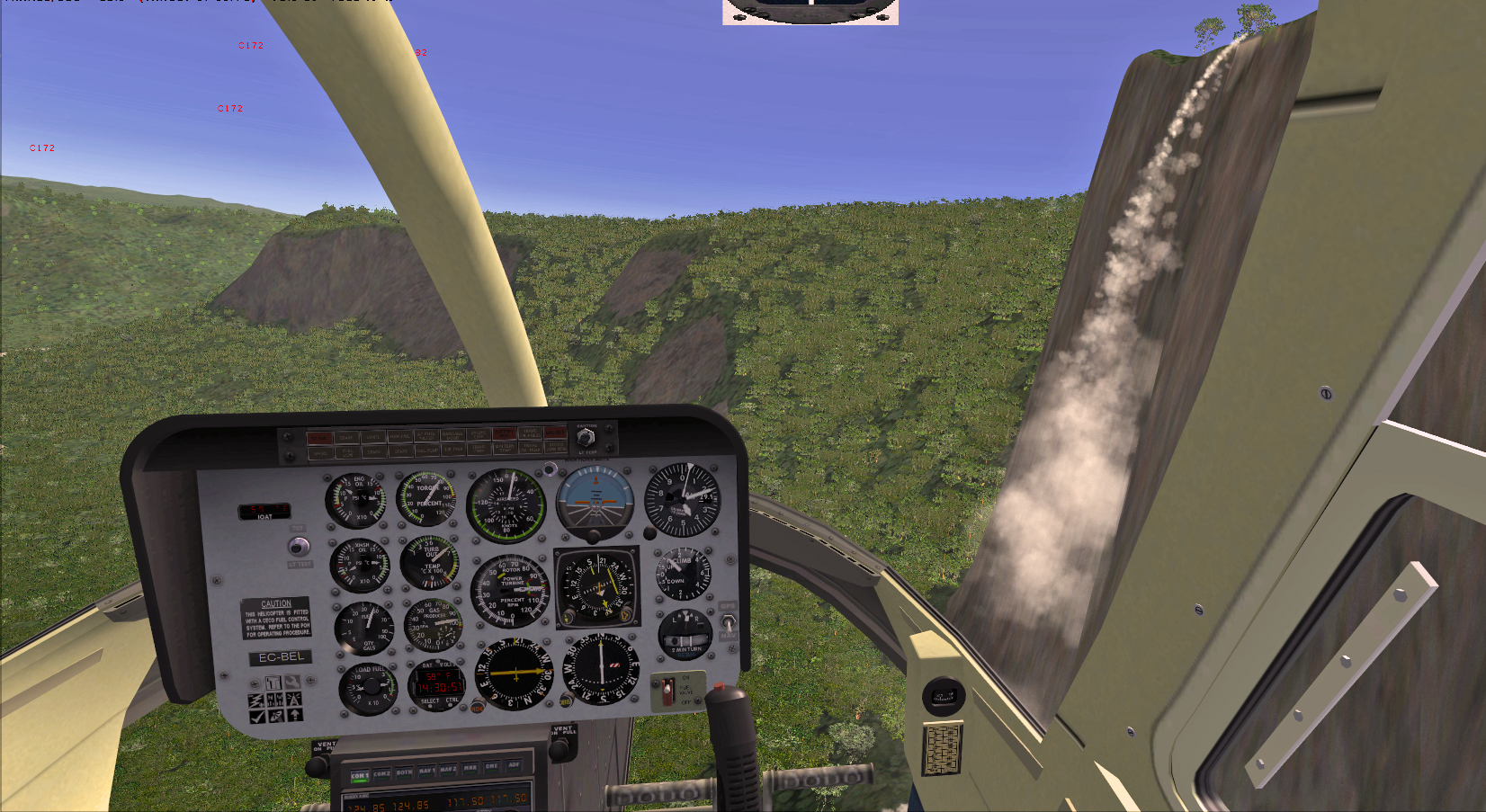1486x812 pixels.
Task: Select the COM 1 audio button
Action: click(359, 775)
